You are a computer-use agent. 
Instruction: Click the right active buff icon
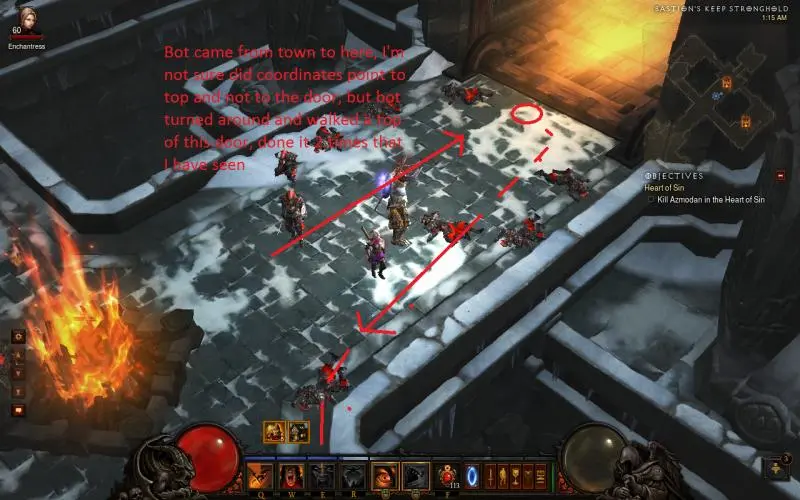tap(297, 431)
